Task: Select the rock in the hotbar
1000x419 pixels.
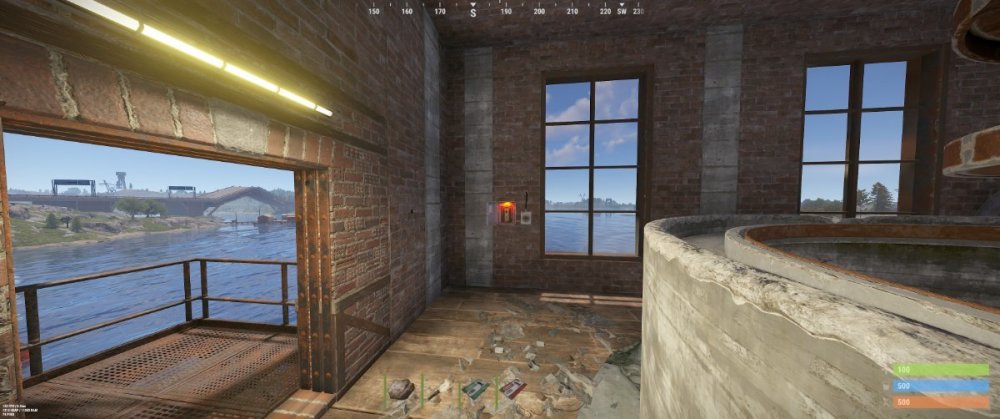Action: pos(401,389)
